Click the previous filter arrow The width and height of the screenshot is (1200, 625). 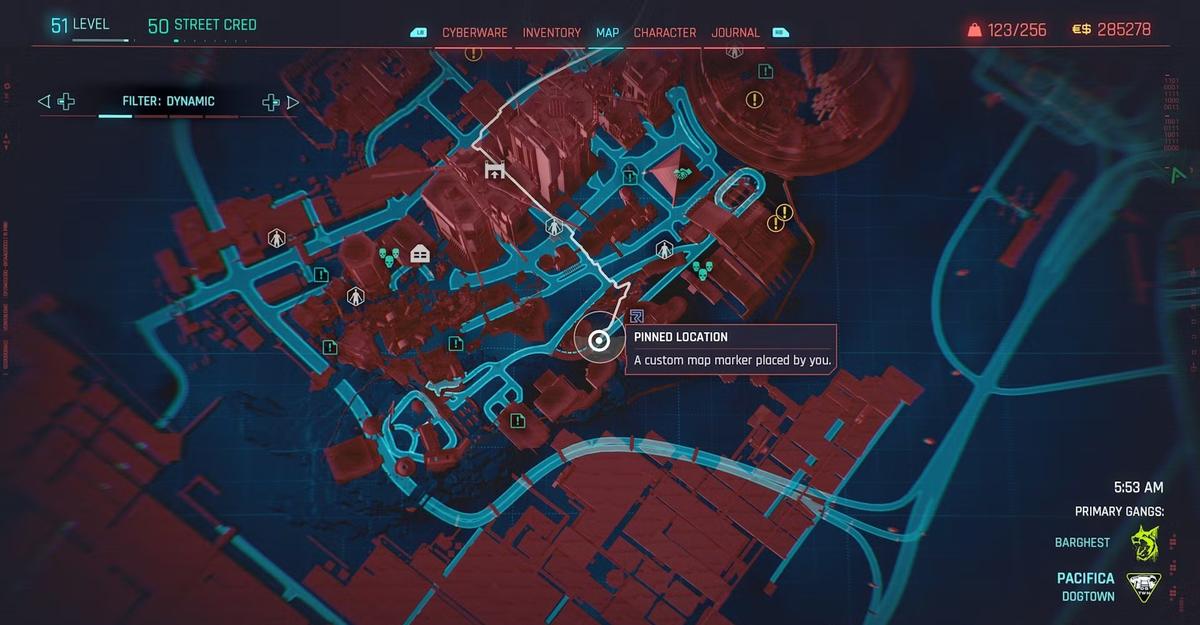[x=43, y=101]
